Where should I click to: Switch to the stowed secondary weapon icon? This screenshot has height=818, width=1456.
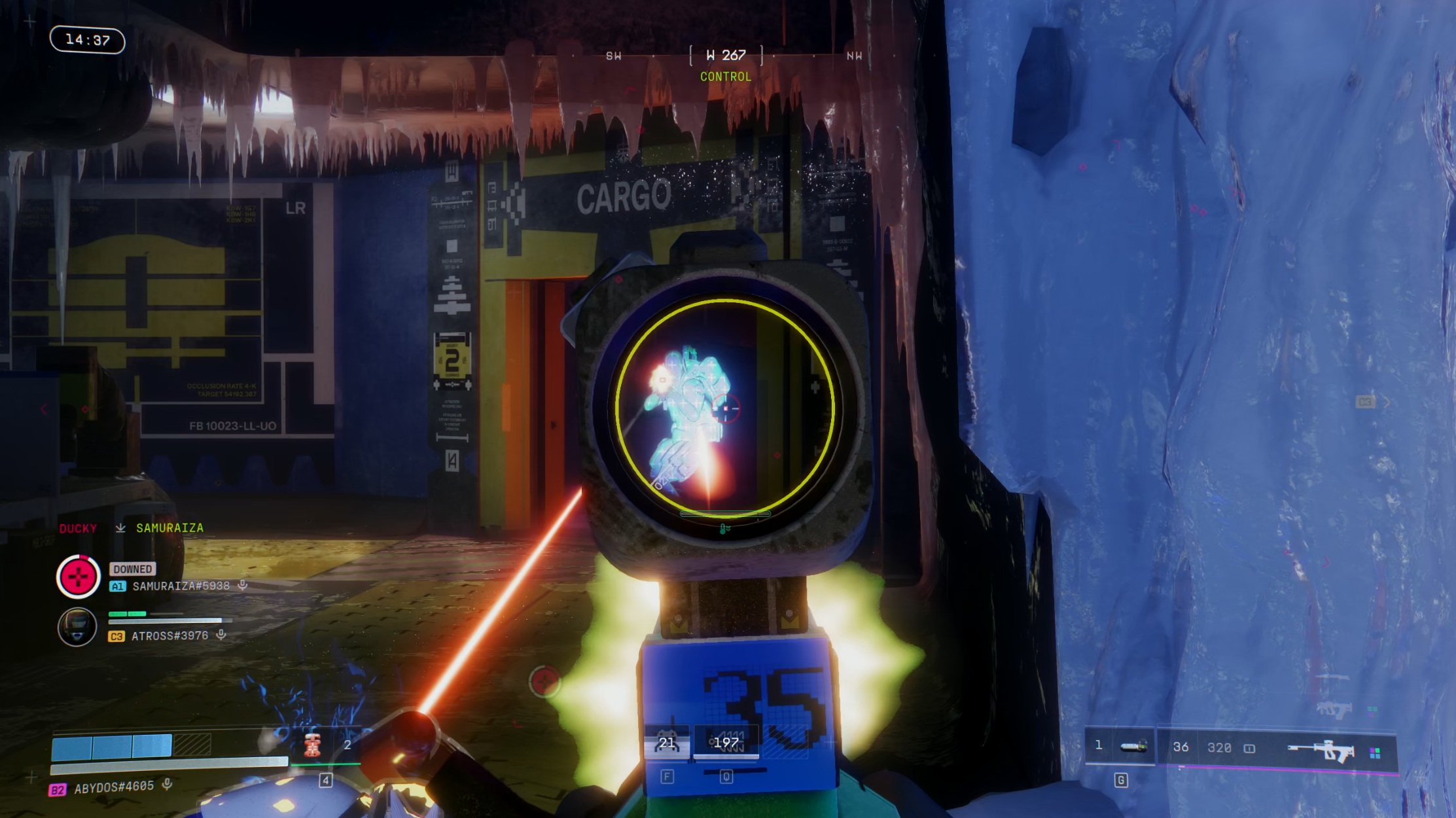(x=1334, y=709)
